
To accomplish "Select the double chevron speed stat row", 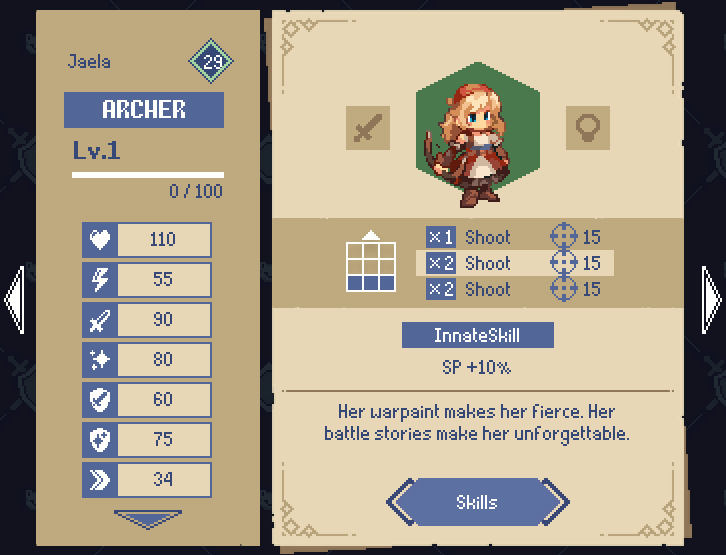I will coord(147,480).
